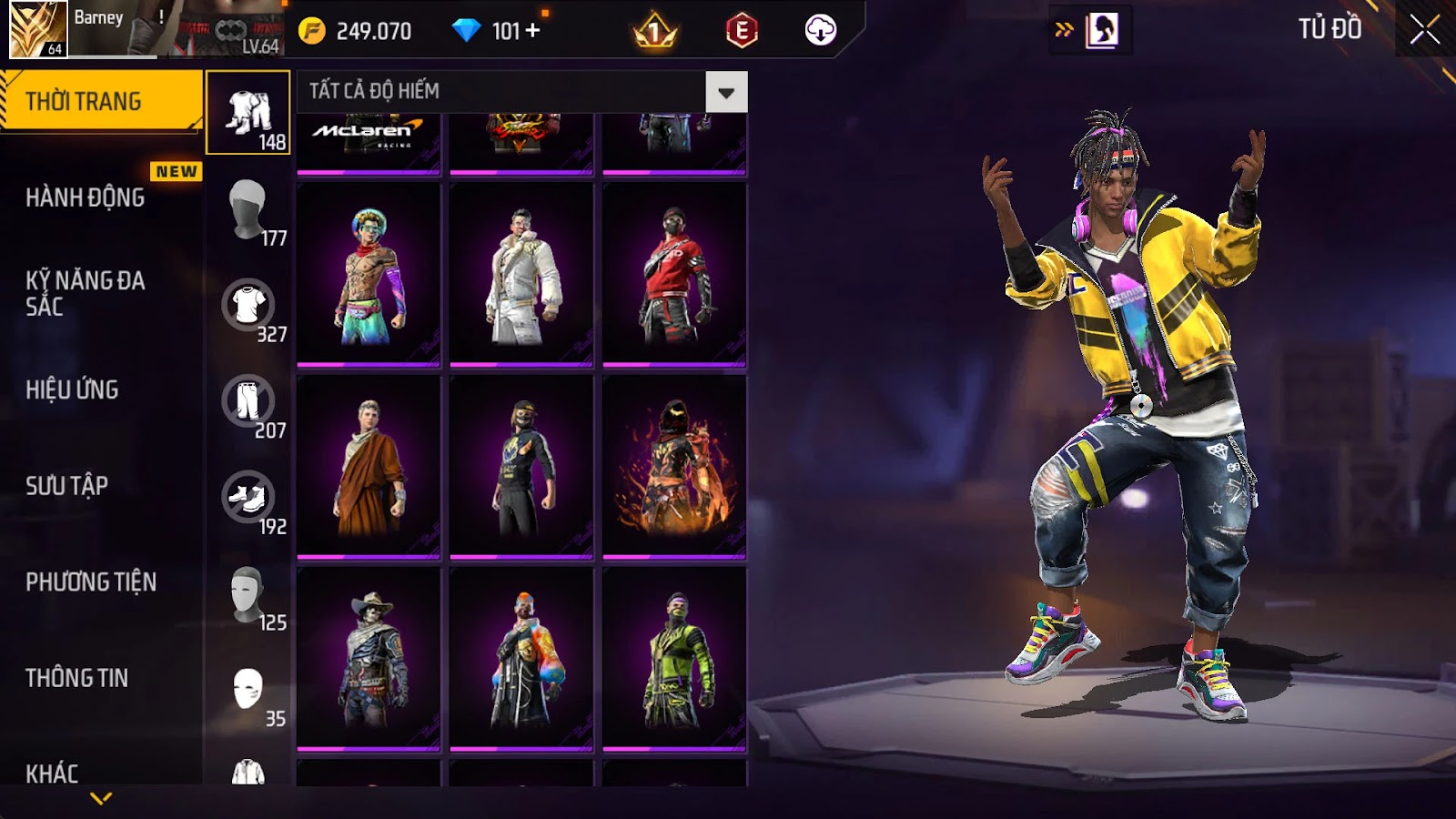Open the Sưu Tập section
This screenshot has height=819, width=1456.
(67, 486)
